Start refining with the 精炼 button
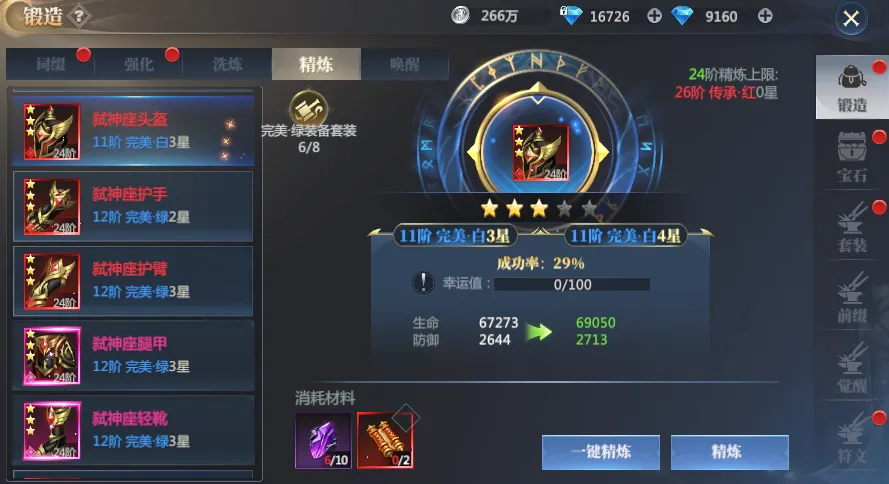The image size is (889, 484). click(x=729, y=451)
